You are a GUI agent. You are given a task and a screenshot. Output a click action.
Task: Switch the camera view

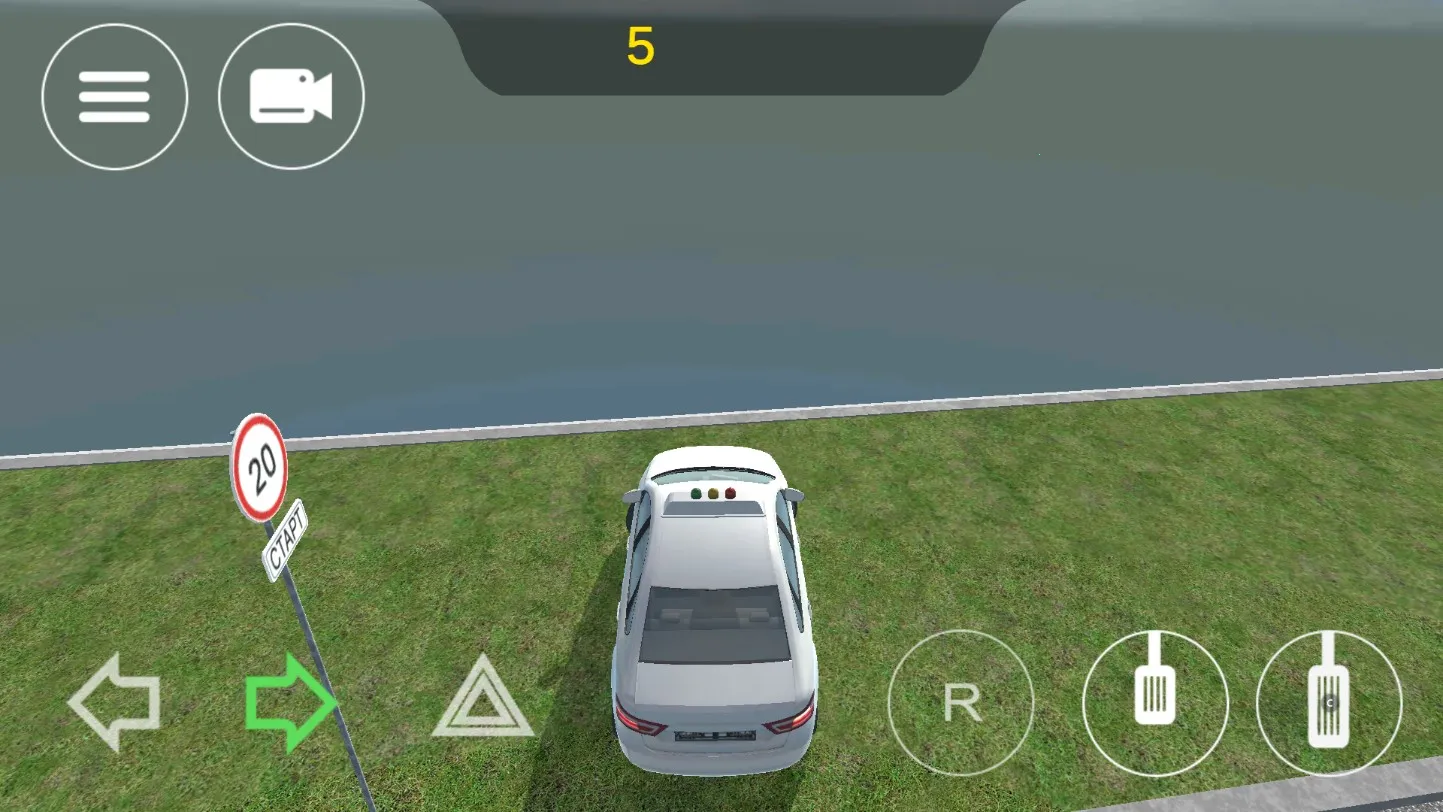click(x=291, y=97)
